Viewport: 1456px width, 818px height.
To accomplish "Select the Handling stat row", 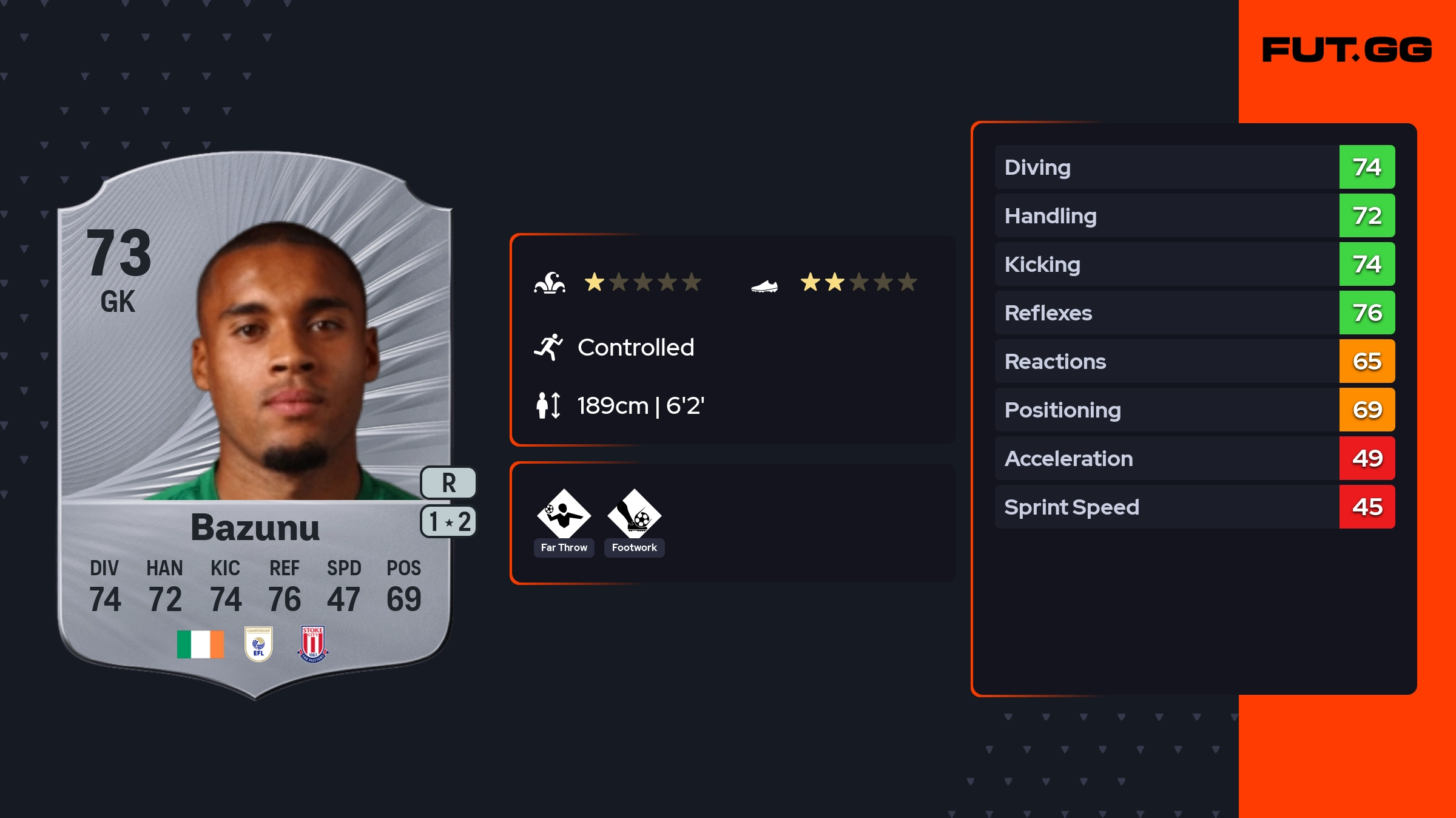I will click(1194, 215).
